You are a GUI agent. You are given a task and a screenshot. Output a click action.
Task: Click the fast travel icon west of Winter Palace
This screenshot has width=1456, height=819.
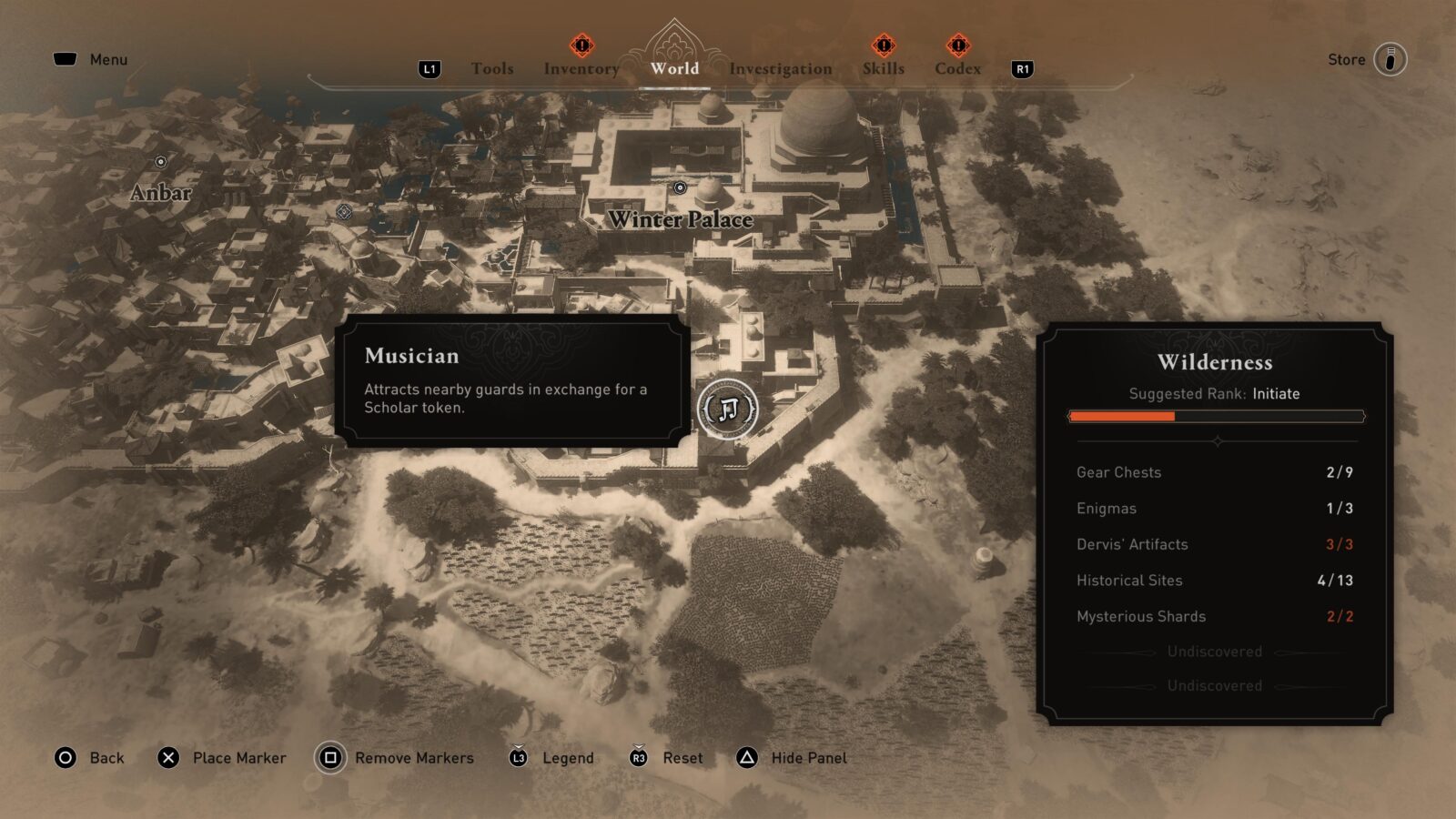pyautogui.click(x=344, y=211)
